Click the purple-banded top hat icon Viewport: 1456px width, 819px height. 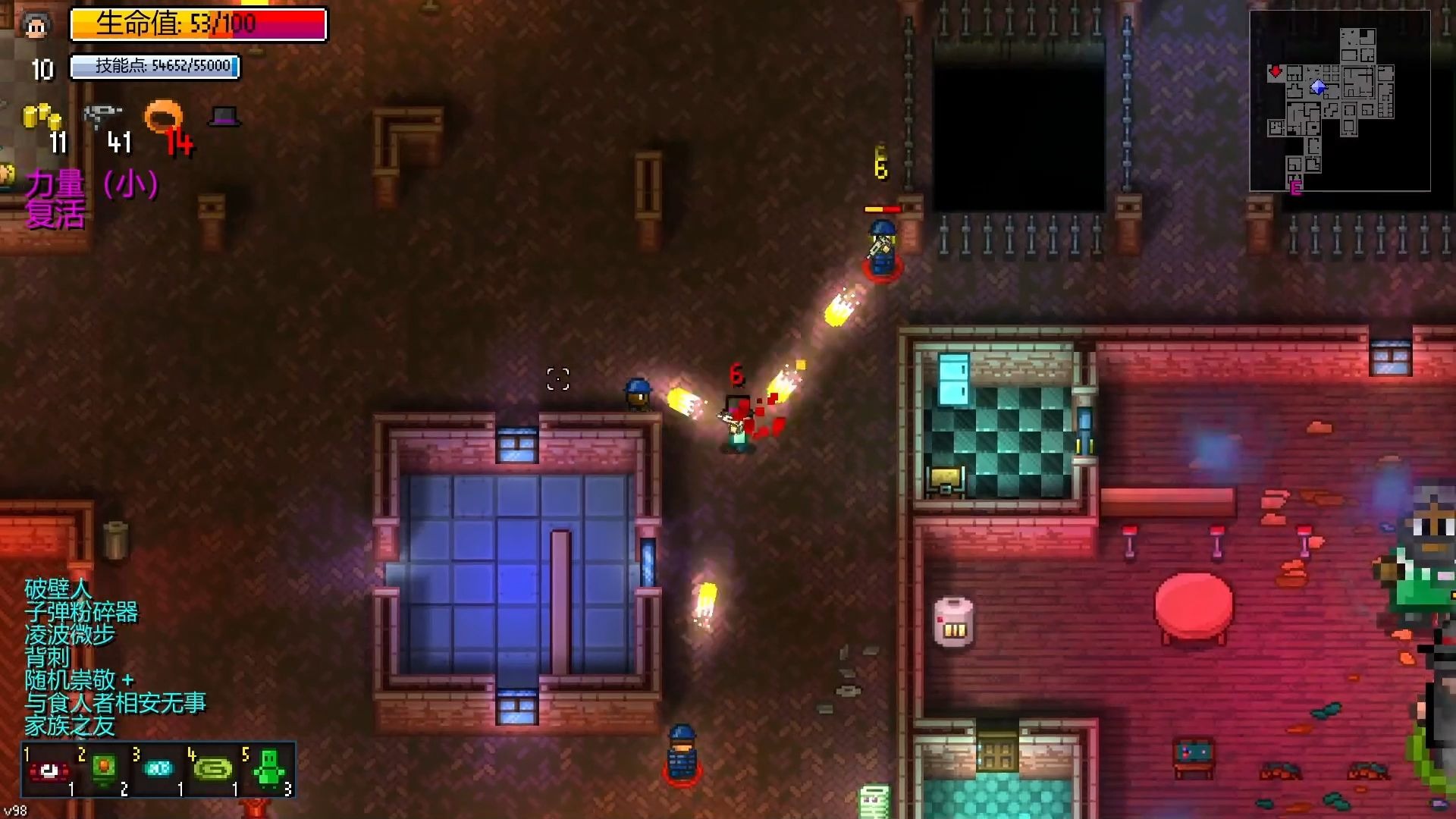coord(224,116)
